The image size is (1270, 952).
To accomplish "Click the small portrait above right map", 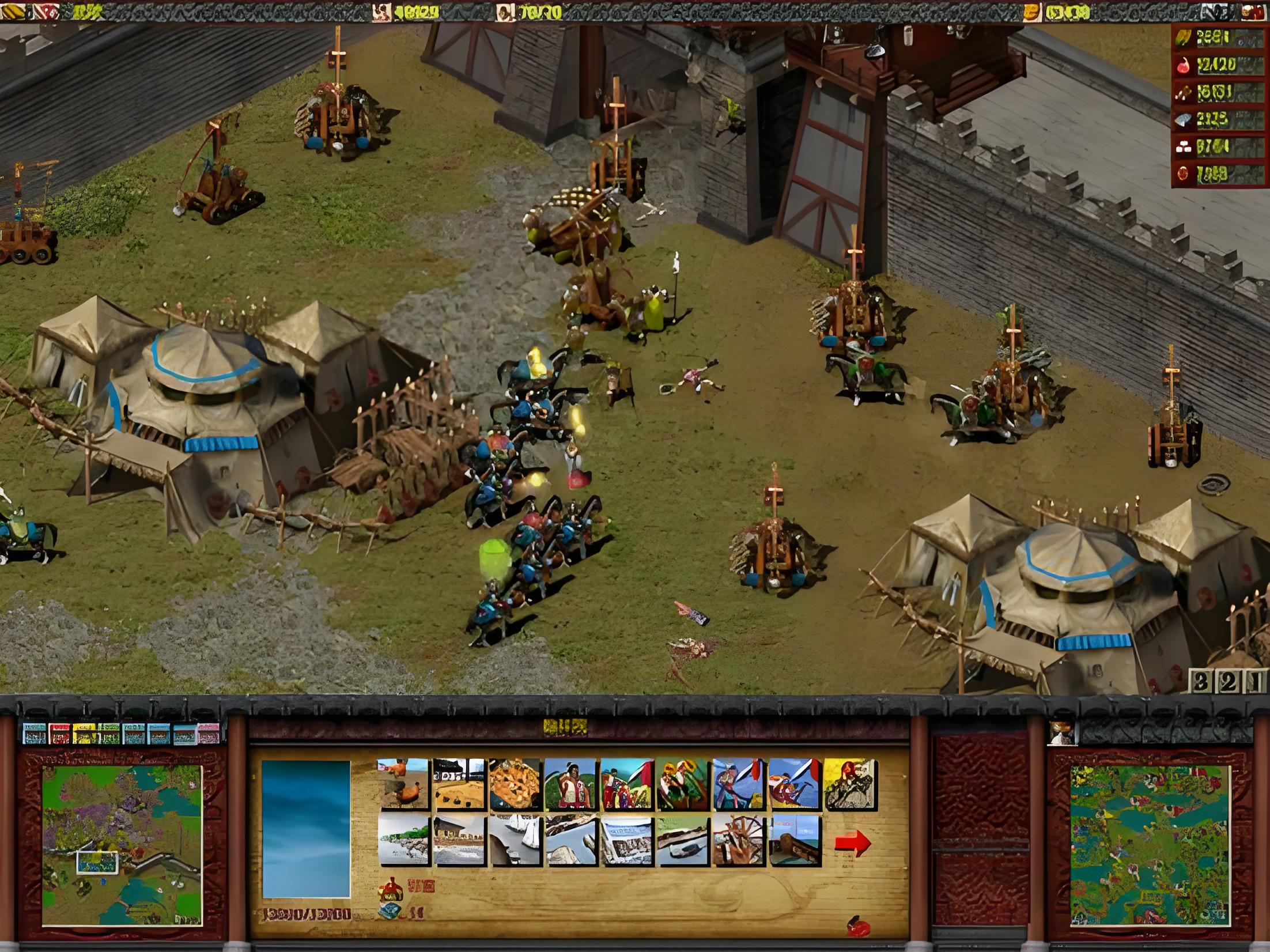I will 1062,733.
